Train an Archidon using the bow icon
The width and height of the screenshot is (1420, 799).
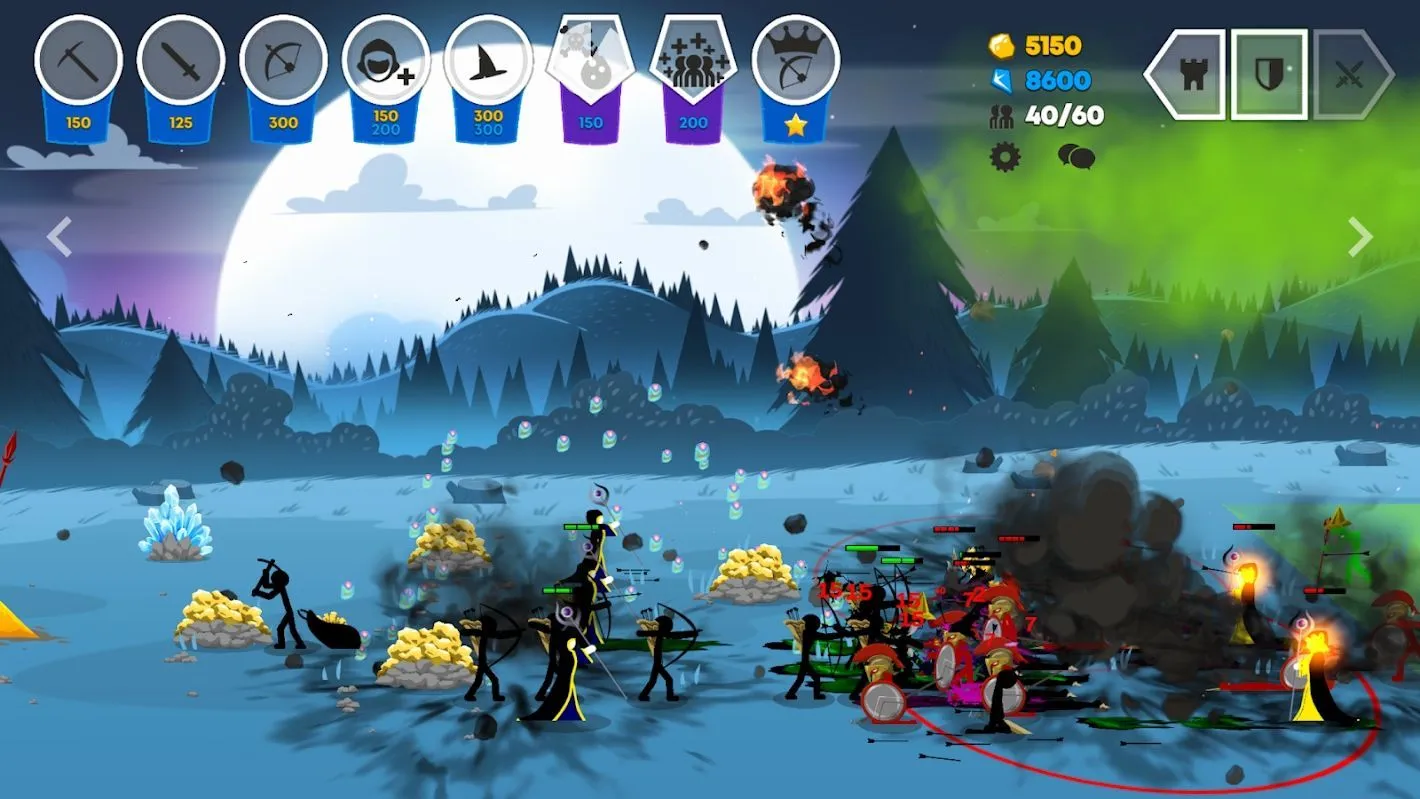(x=282, y=61)
